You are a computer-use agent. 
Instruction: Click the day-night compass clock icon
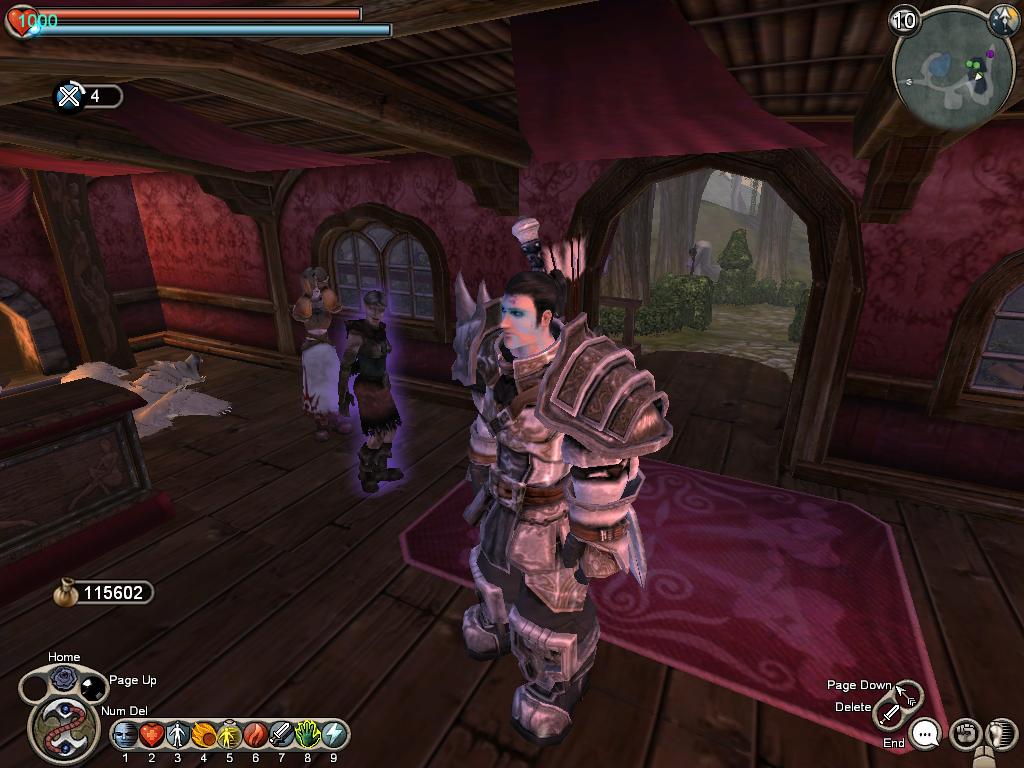tap(1002, 20)
